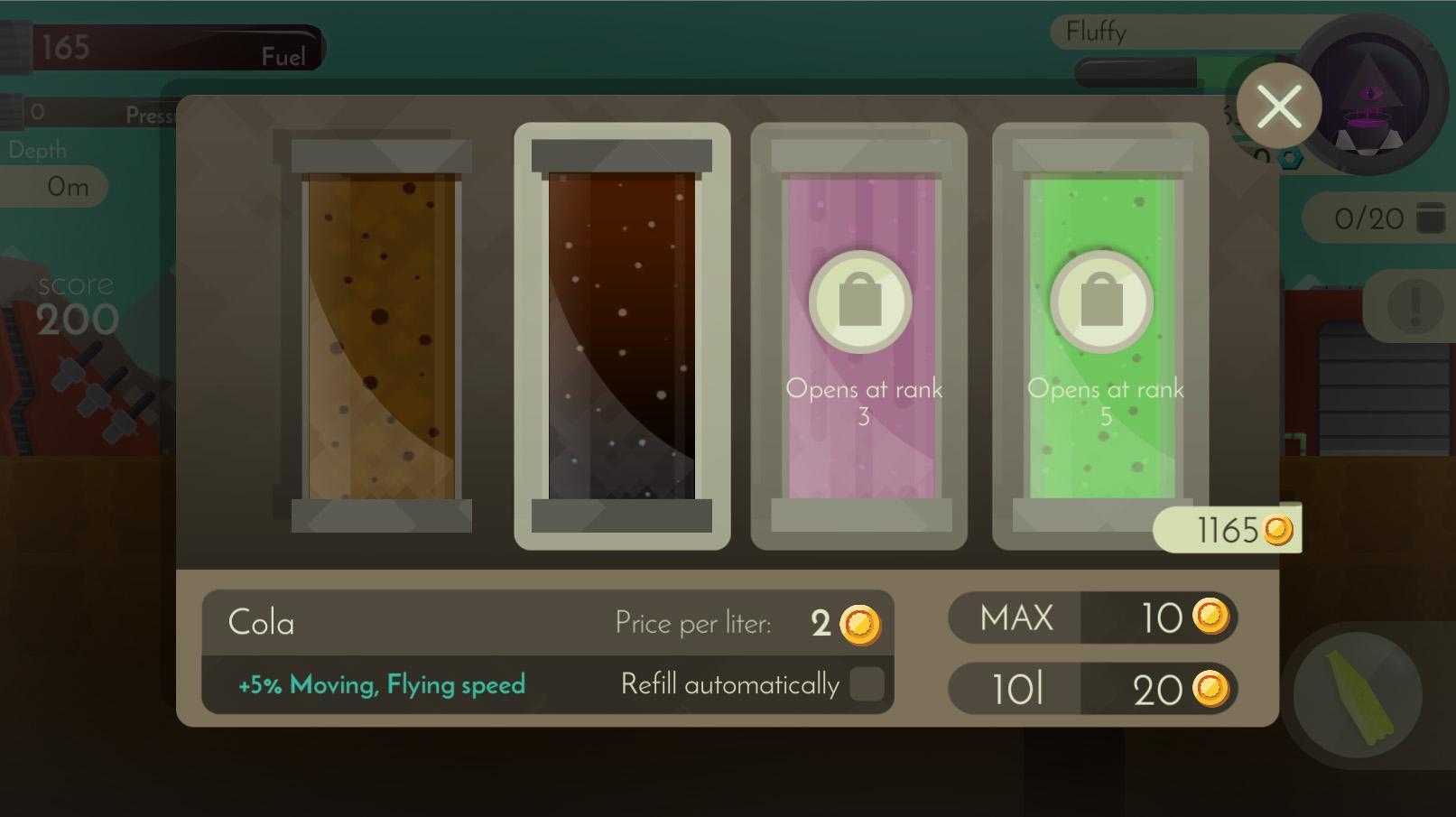Click the coin balance showing 1165
1456x817 pixels.
pos(1226,529)
